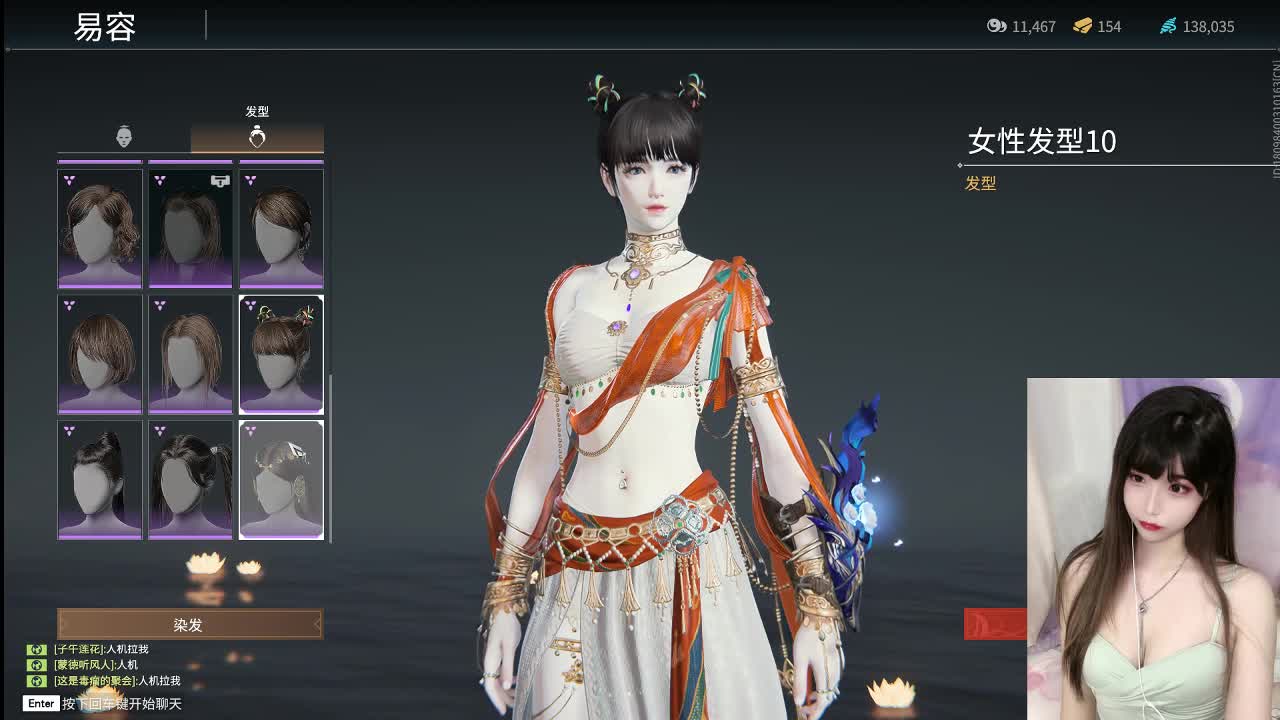Select the greyed hairstyle with hair ornament

pyautogui.click(x=281, y=480)
